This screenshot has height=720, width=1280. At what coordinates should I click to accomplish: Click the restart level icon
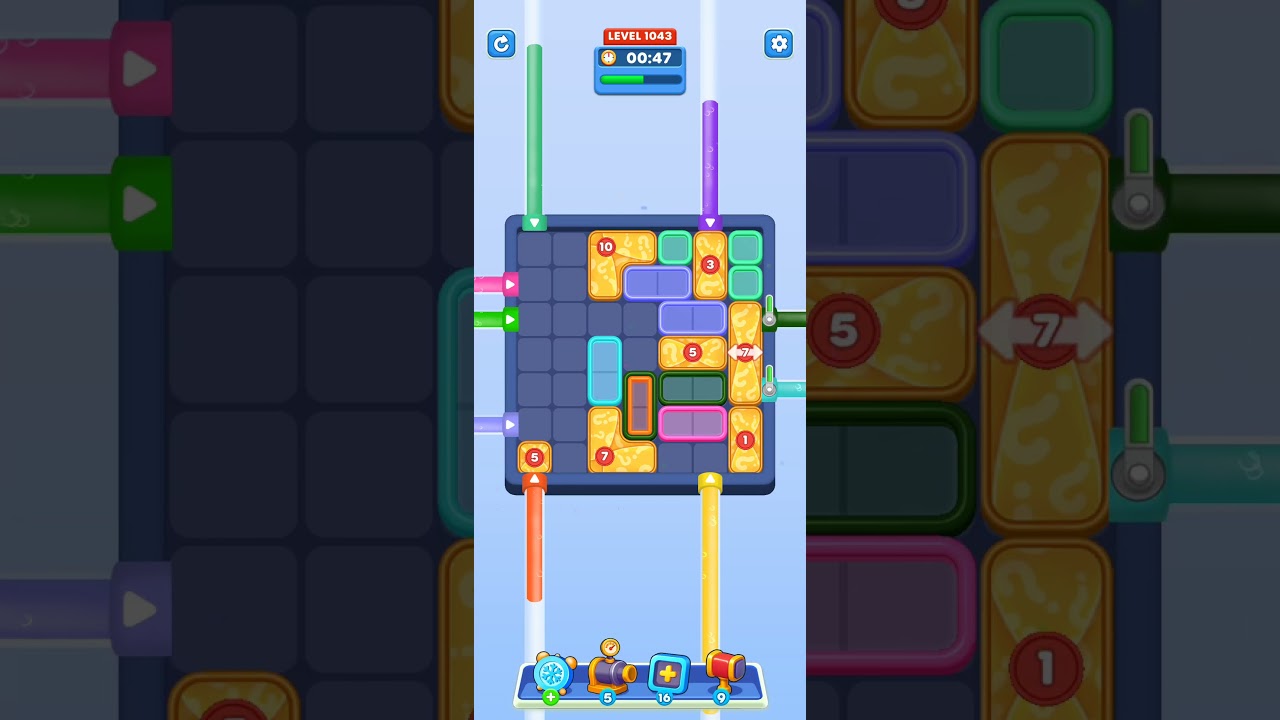pos(501,44)
